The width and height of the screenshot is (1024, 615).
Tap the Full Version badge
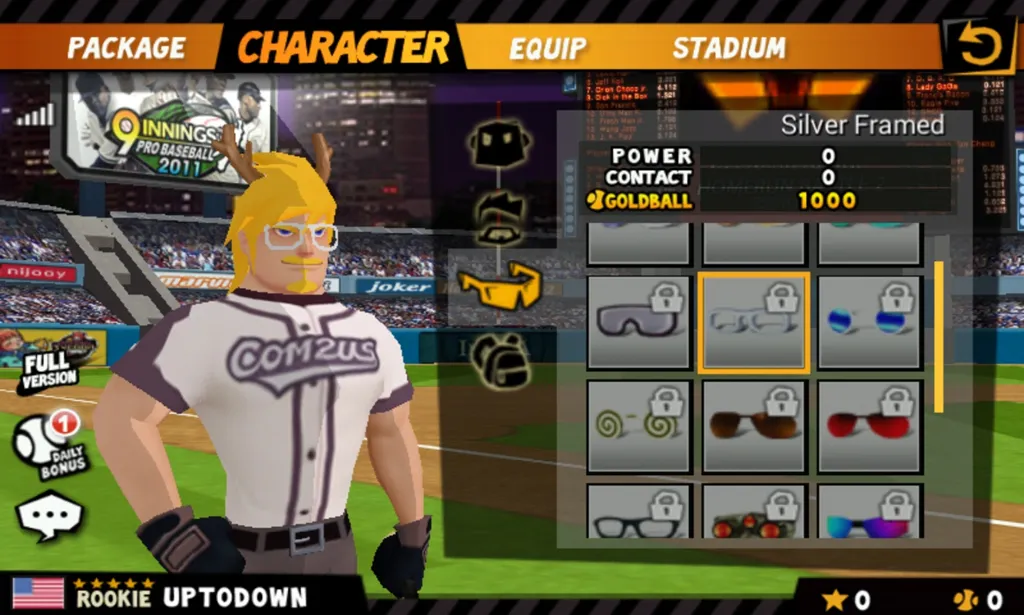coord(46,368)
